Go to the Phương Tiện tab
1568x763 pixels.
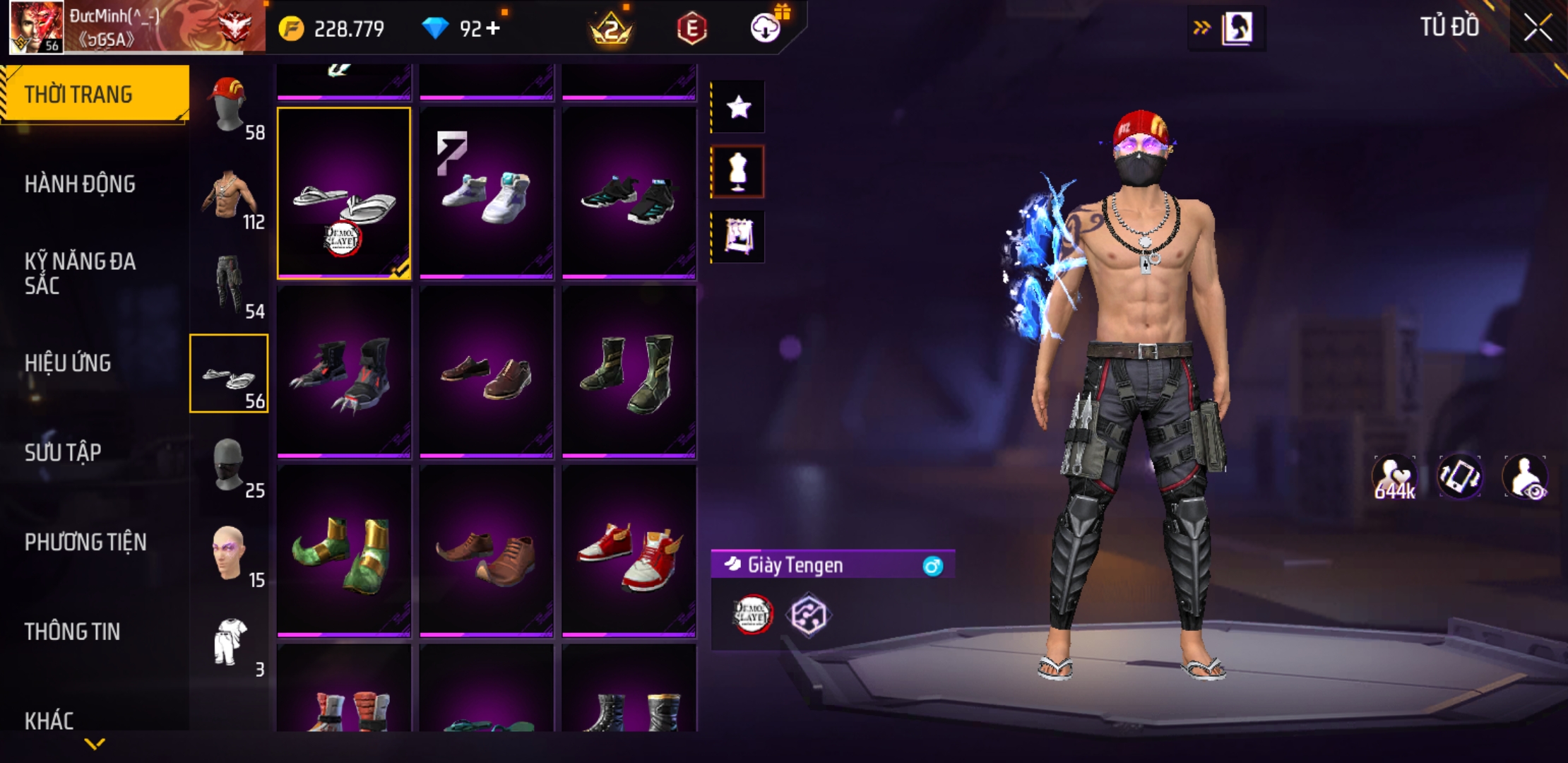pos(85,542)
